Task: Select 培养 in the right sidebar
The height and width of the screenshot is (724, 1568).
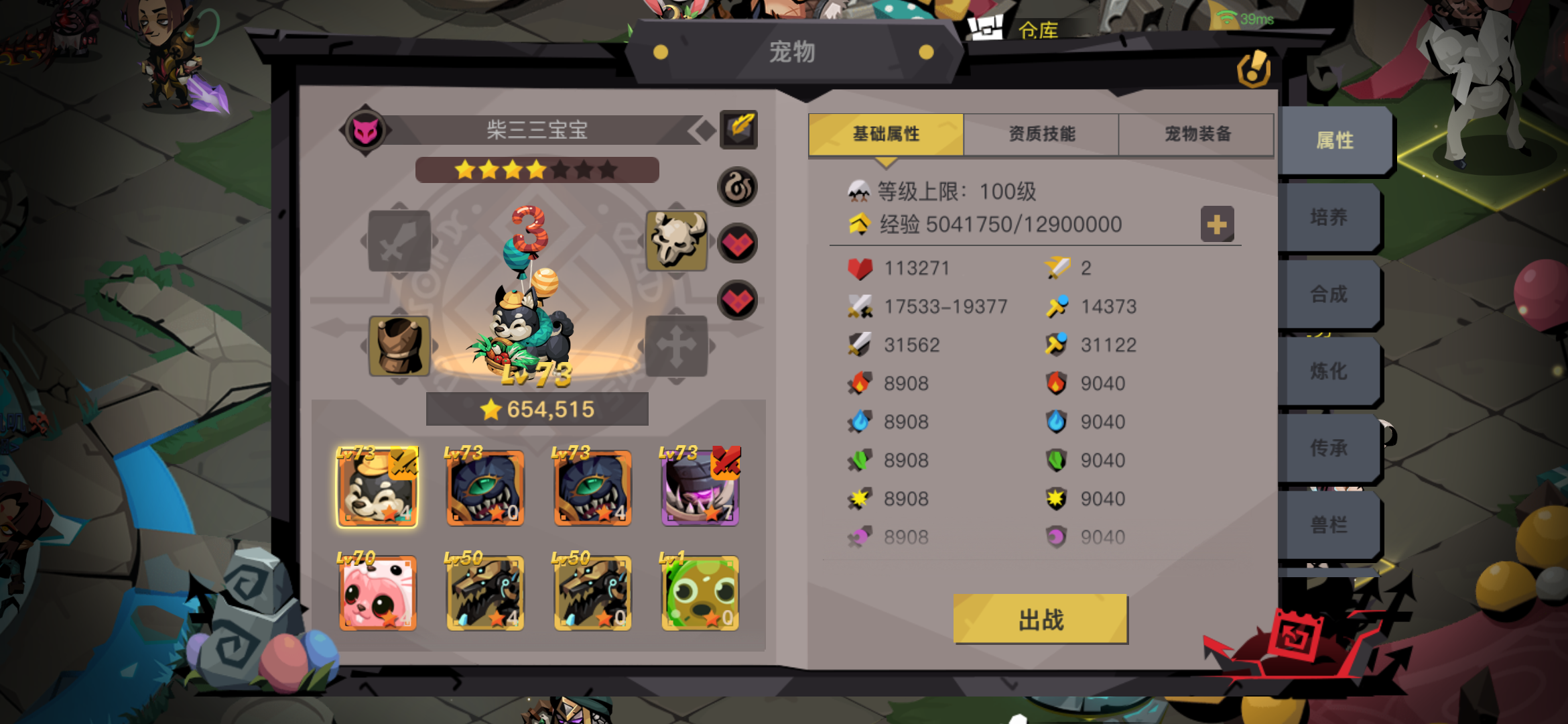Action: coord(1333,218)
